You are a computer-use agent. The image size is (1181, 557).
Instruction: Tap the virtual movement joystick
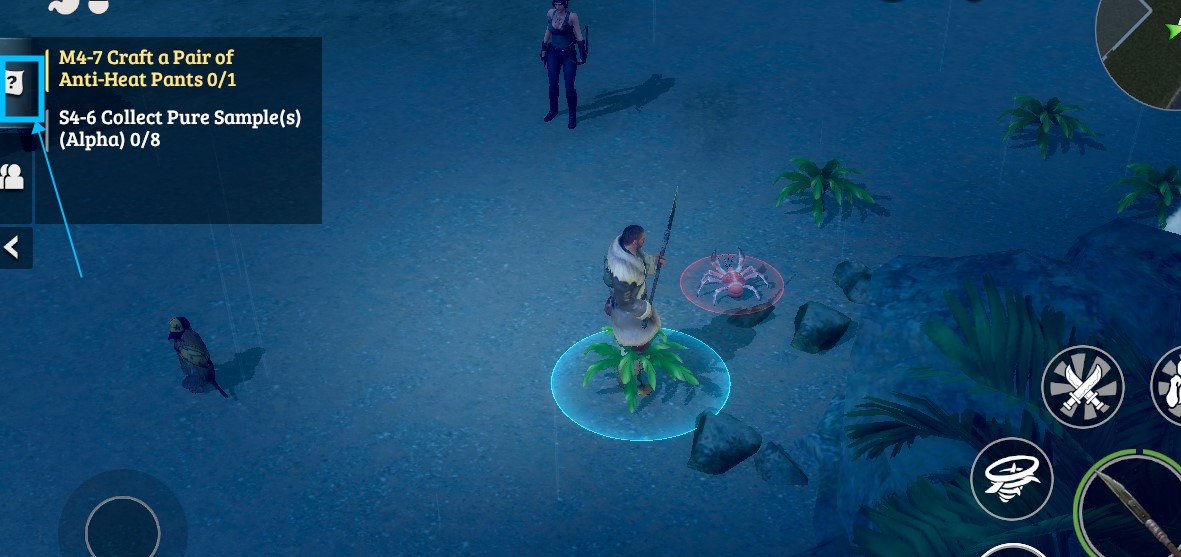pos(122,527)
